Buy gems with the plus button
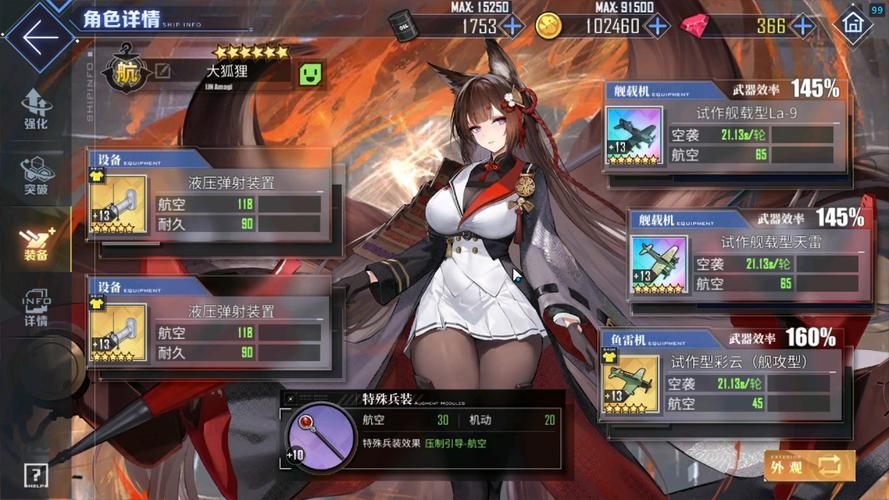The image size is (889, 500). 800,26
